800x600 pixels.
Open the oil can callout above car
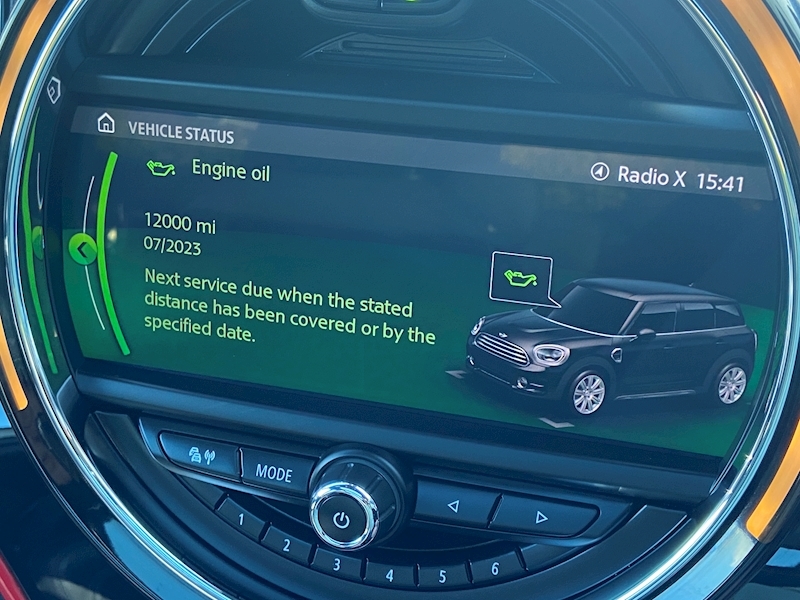click(x=520, y=276)
